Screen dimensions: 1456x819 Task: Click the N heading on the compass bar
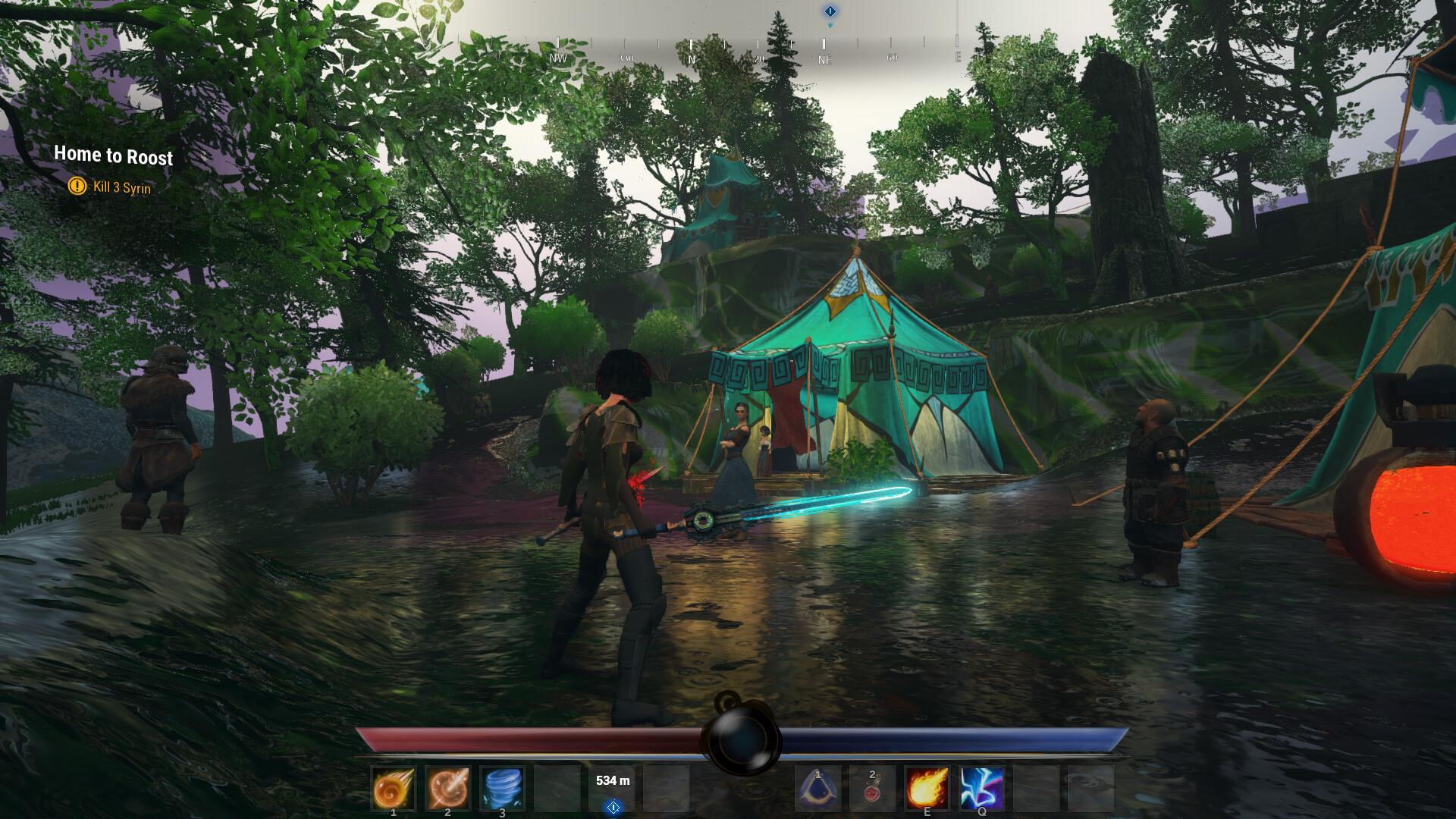coord(692,58)
